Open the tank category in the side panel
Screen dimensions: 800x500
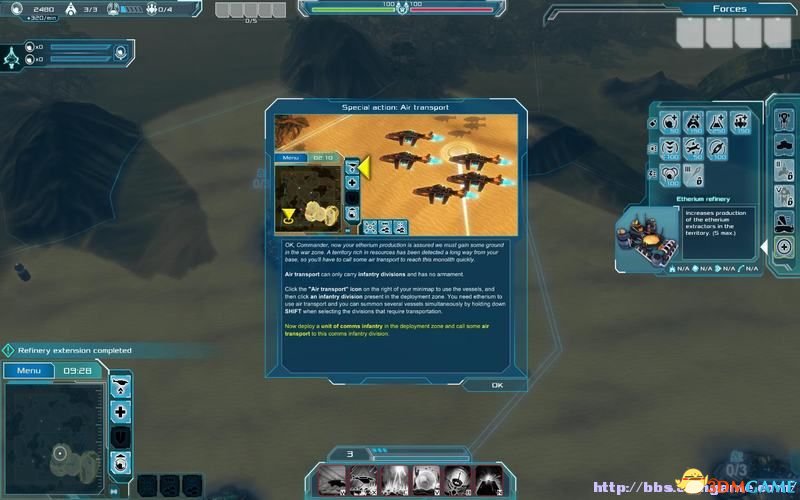tap(783, 144)
